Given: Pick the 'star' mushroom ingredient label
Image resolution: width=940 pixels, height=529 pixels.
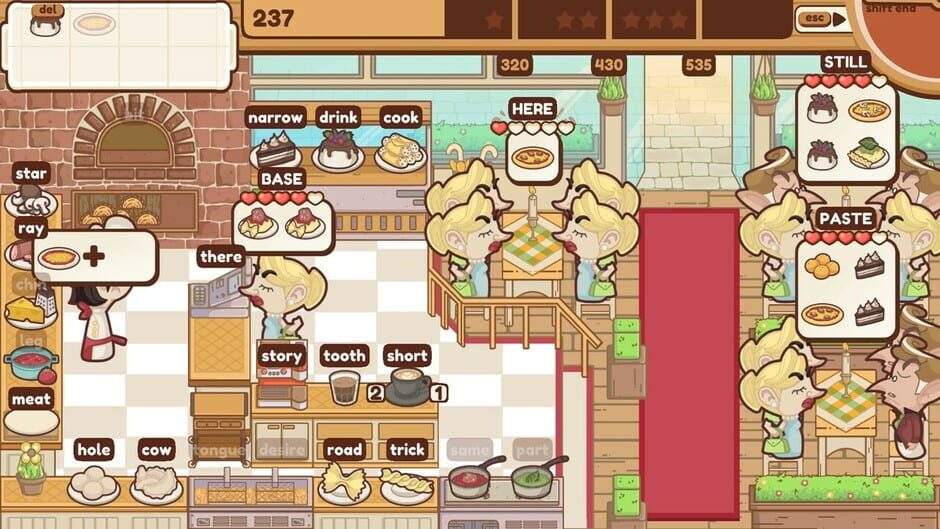Looking at the screenshot, I should click(31, 174).
